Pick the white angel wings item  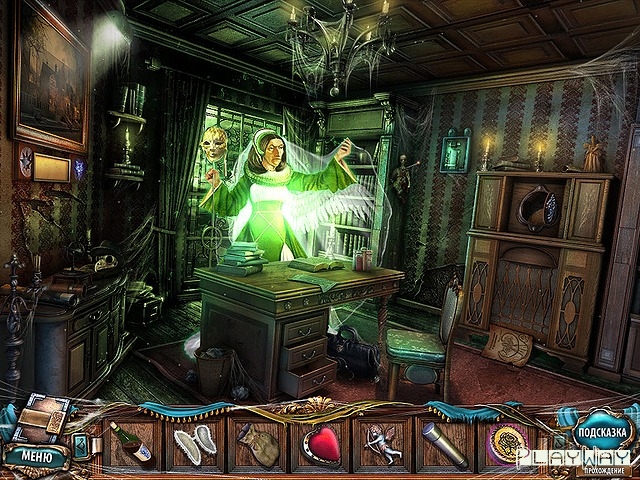(194, 444)
